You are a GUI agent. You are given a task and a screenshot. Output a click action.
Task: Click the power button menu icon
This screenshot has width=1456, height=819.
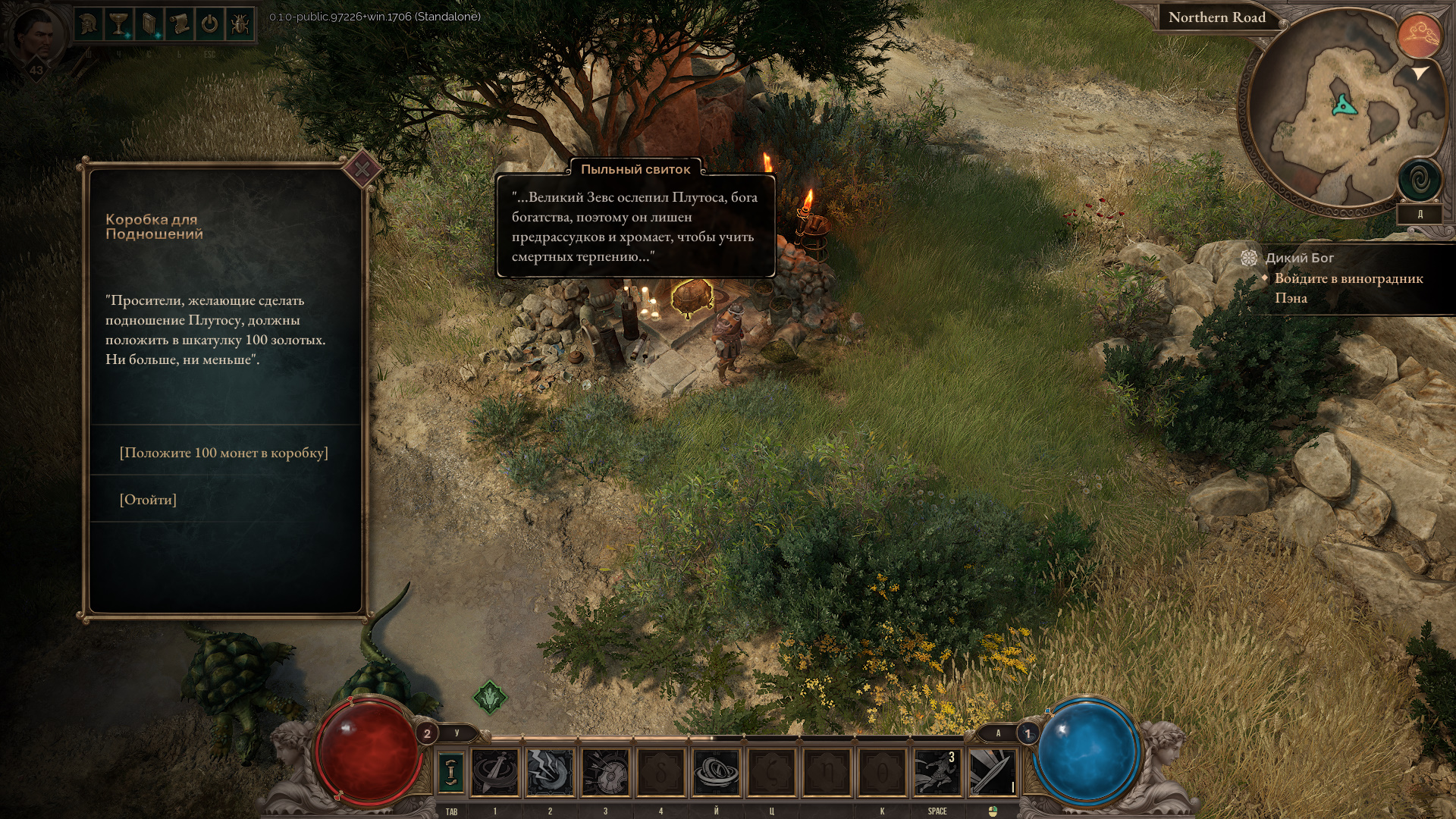(209, 24)
